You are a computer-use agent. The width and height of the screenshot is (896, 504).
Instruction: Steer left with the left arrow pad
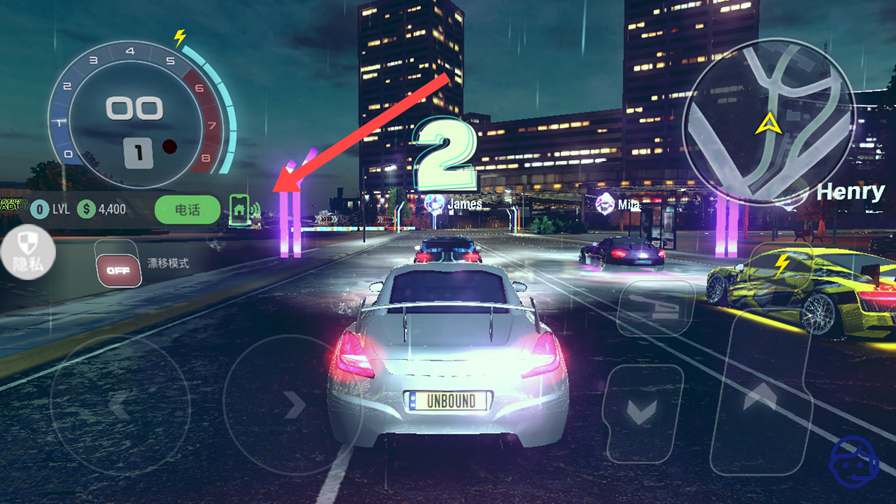pyautogui.click(x=119, y=404)
